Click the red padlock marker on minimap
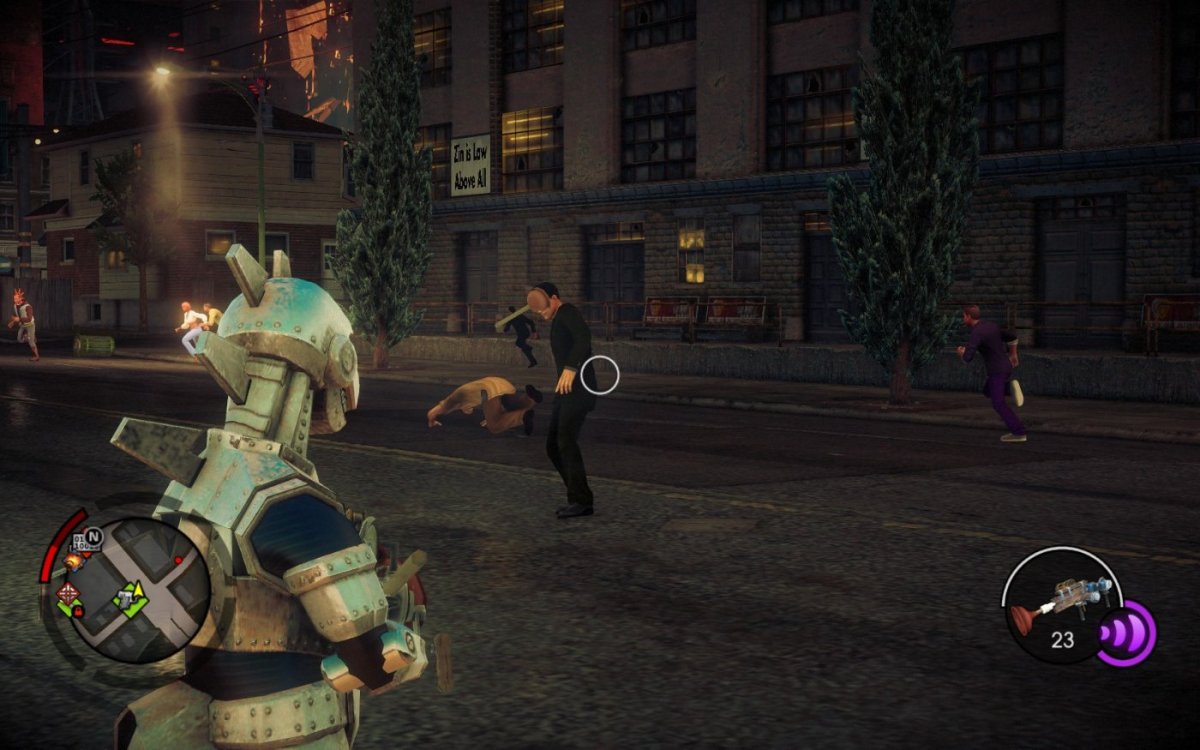Image resolution: width=1200 pixels, height=750 pixels. 78,611
